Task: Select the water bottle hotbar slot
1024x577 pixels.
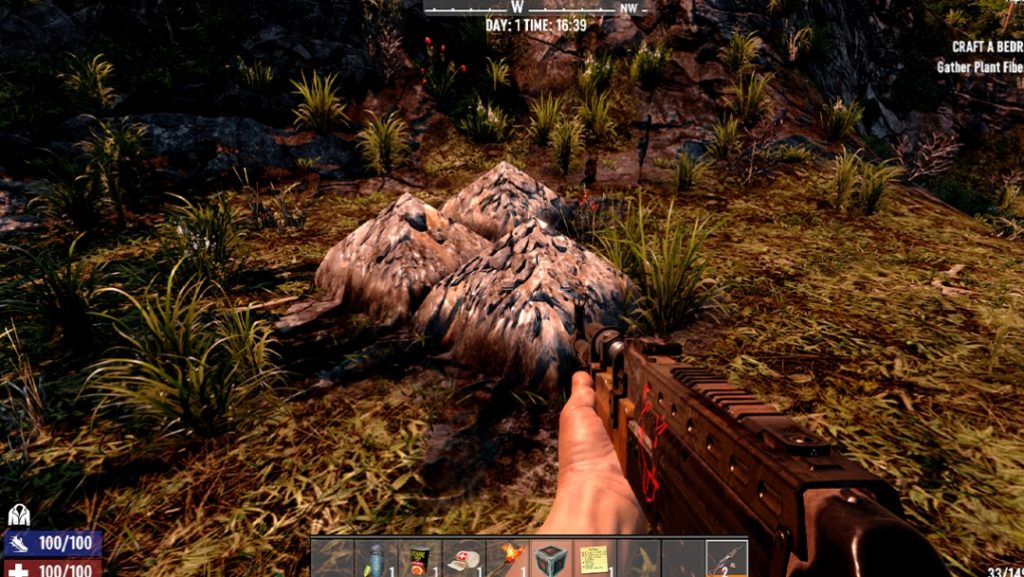Action: pyautogui.click(x=376, y=558)
